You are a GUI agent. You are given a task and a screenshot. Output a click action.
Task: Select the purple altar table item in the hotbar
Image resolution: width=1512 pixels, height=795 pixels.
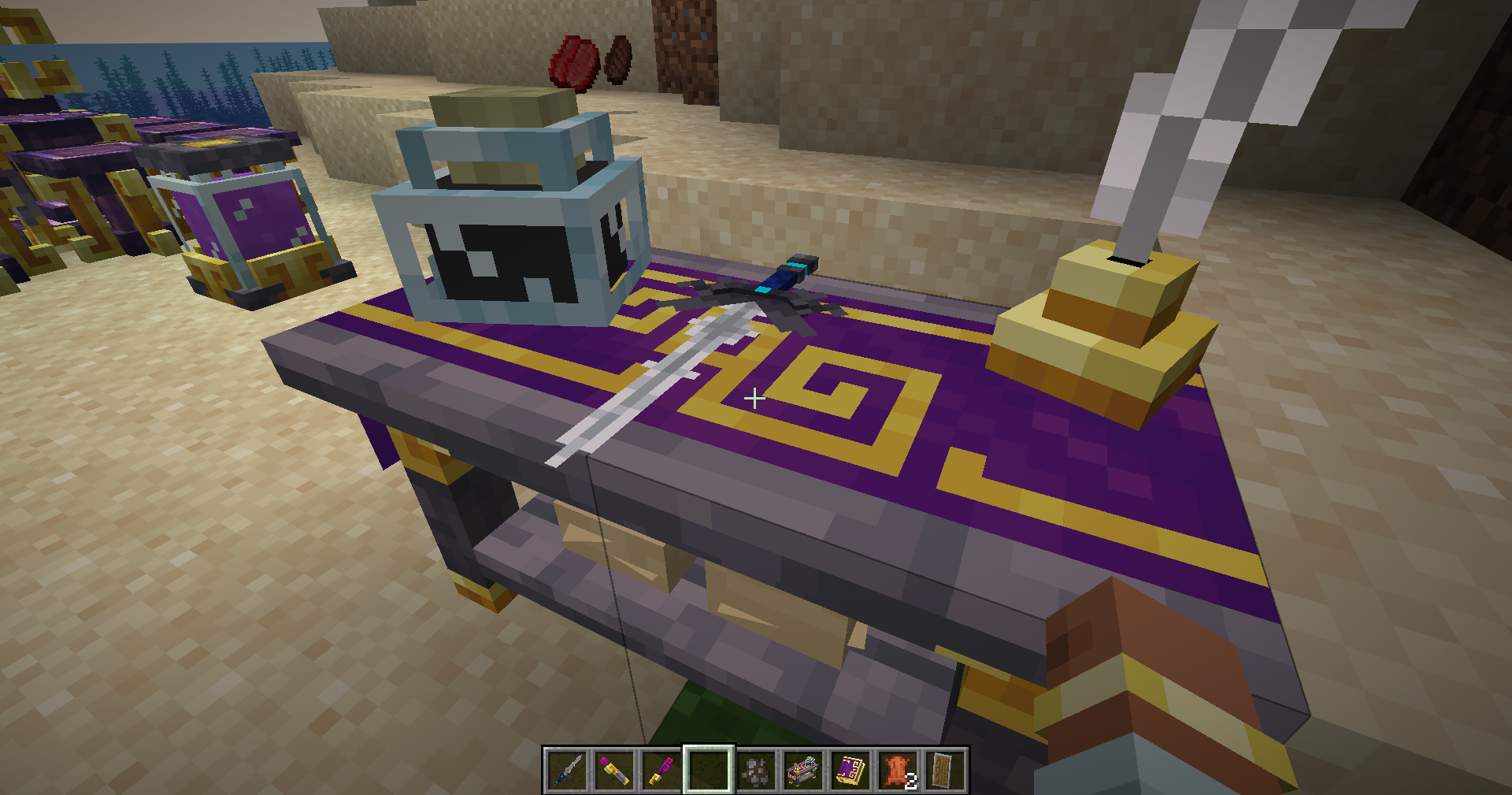pos(803,770)
